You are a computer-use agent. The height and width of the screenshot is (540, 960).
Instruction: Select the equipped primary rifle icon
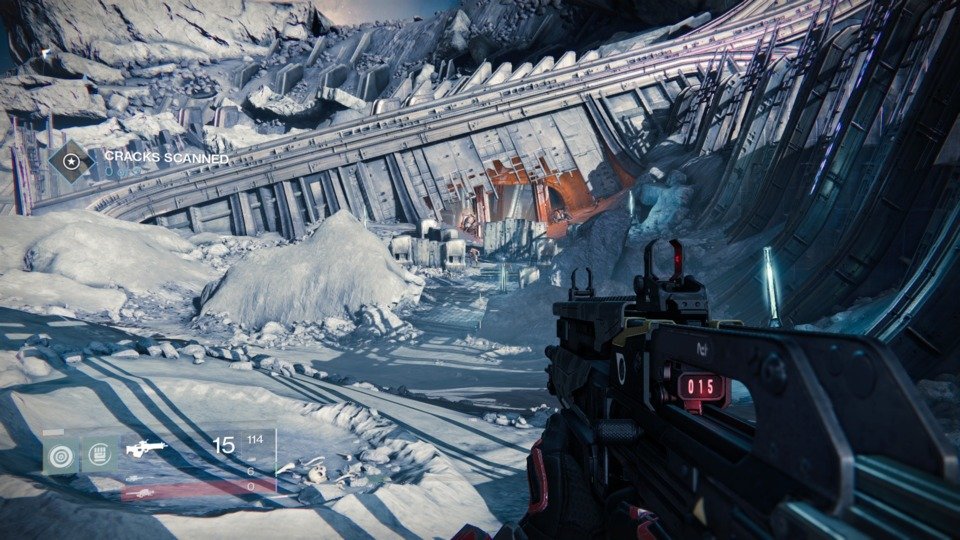click(146, 449)
